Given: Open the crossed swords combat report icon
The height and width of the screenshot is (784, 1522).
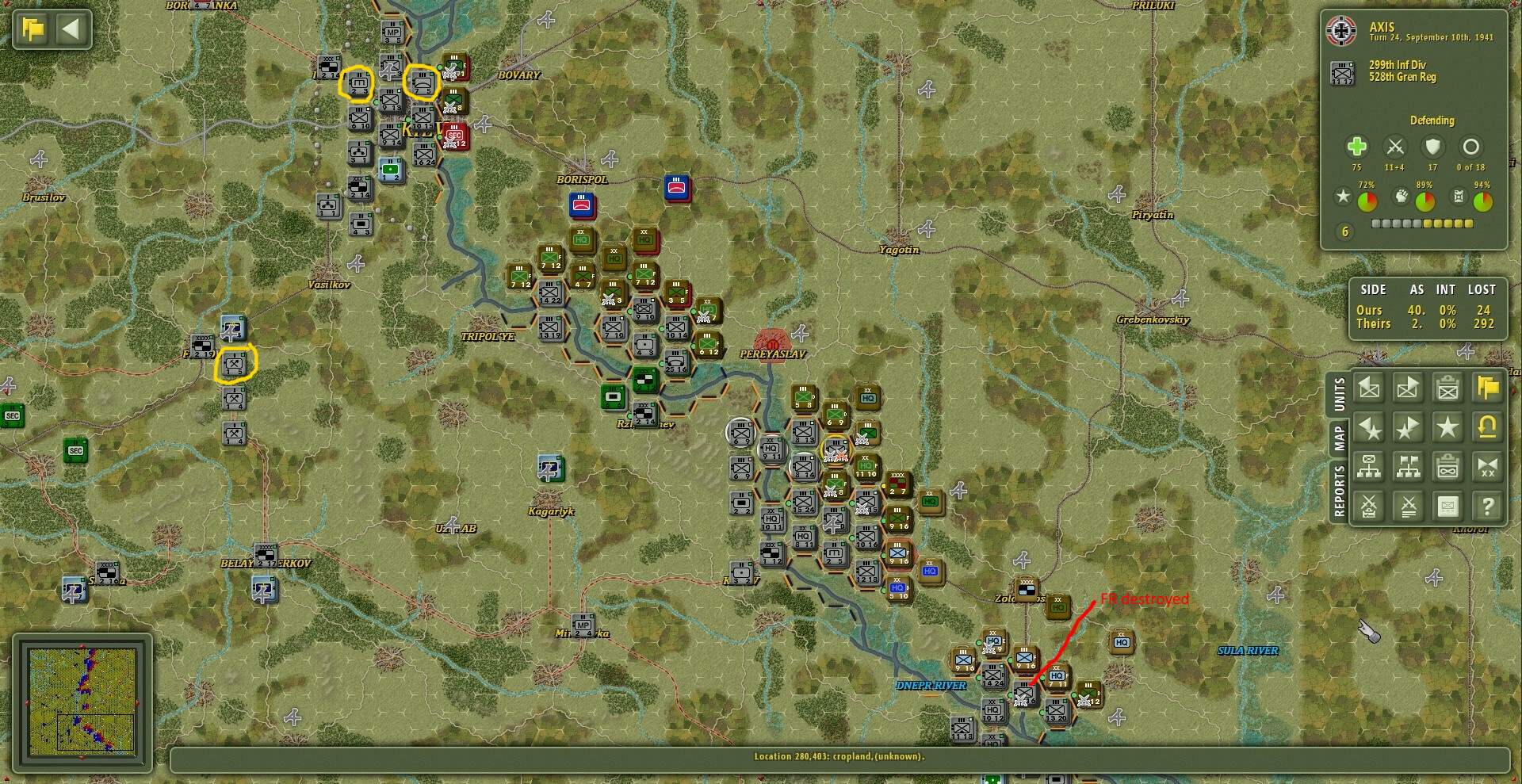Looking at the screenshot, I should pyautogui.click(x=1409, y=506).
